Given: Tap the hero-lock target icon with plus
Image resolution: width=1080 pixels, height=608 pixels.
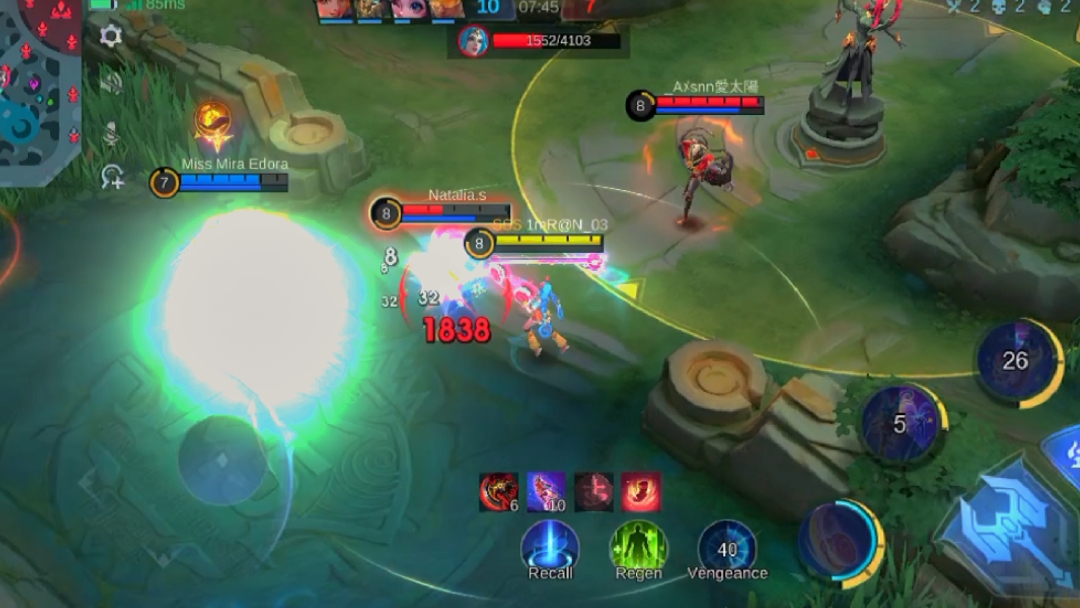Looking at the screenshot, I should [112, 178].
